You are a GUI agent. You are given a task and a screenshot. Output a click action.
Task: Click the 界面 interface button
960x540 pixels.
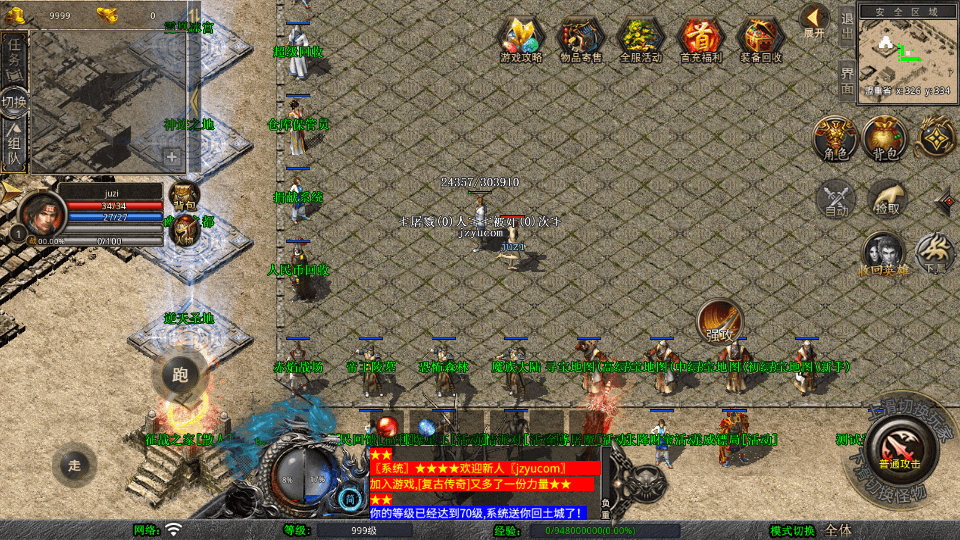pos(846,80)
